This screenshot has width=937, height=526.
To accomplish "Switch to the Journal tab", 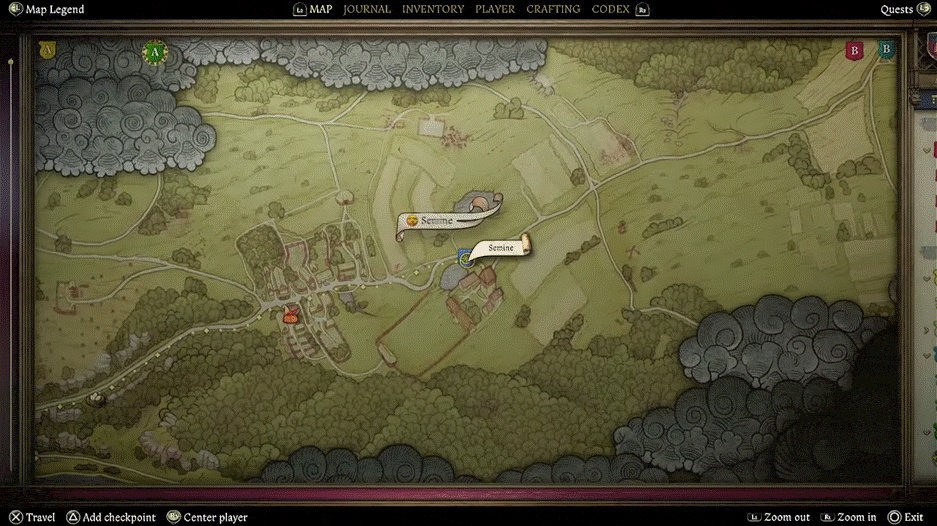I will pyautogui.click(x=367, y=10).
